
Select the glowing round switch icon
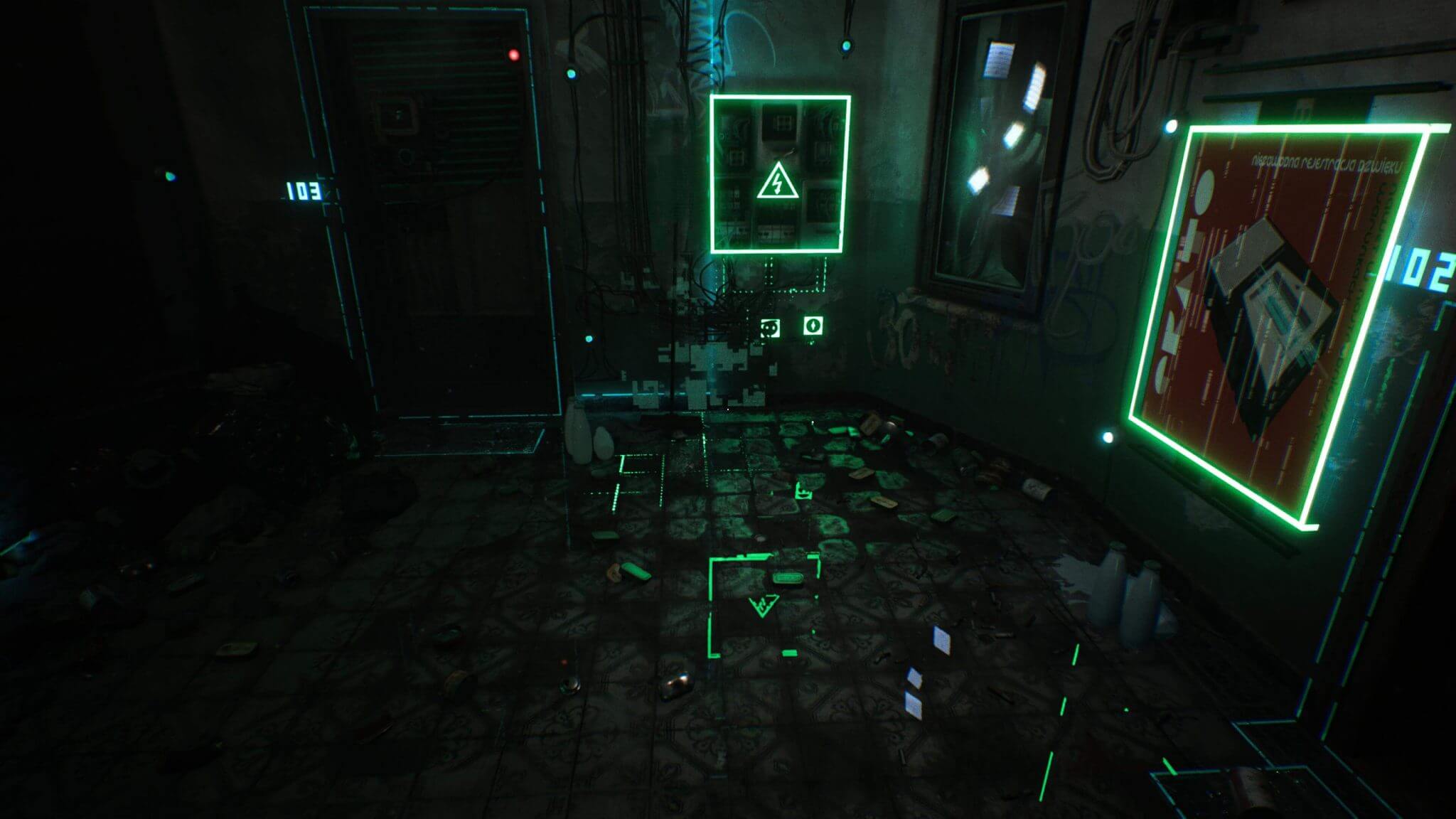(x=813, y=326)
